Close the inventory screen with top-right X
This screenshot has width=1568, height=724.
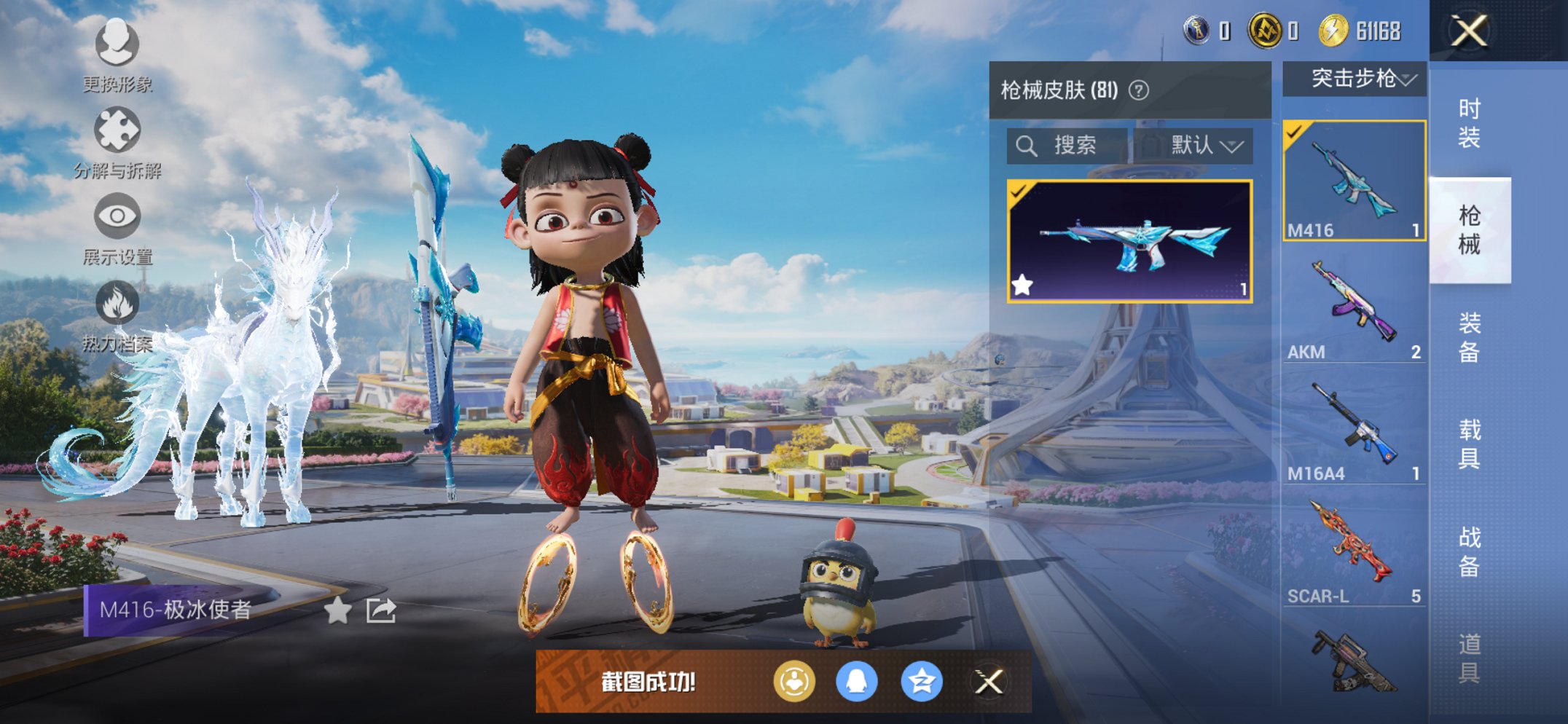tap(1468, 31)
